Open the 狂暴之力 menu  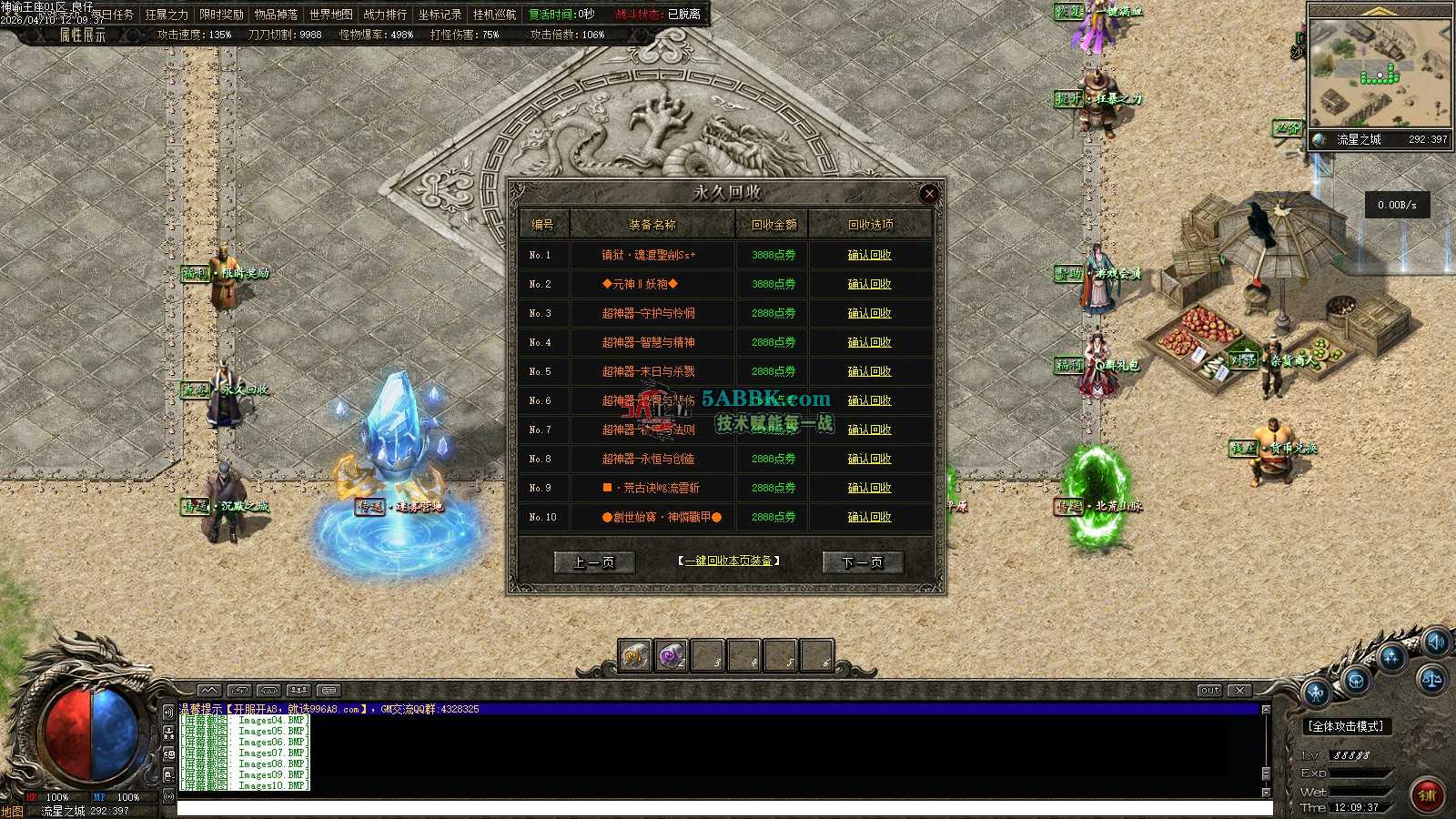point(167,15)
